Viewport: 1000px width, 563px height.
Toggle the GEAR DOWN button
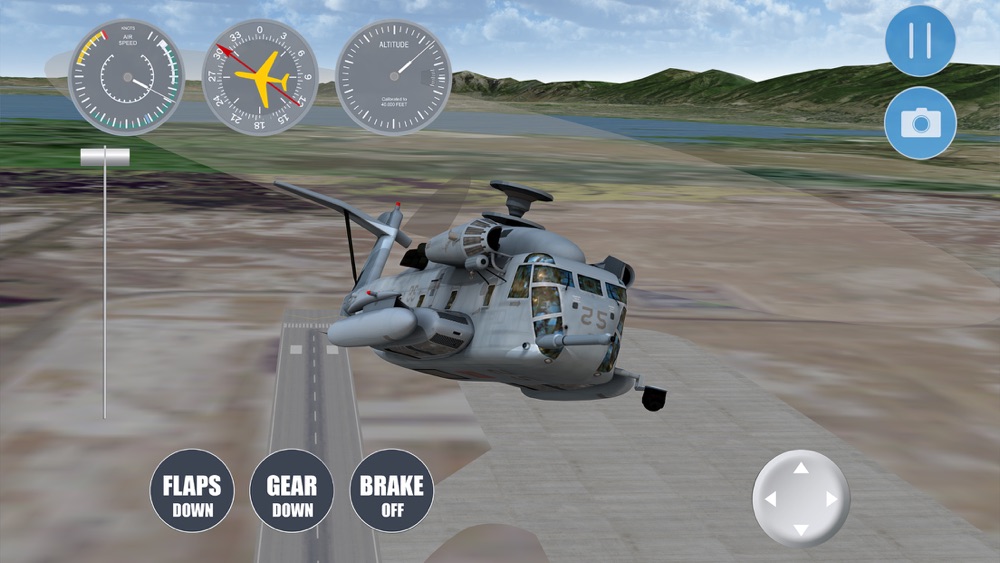(291, 490)
